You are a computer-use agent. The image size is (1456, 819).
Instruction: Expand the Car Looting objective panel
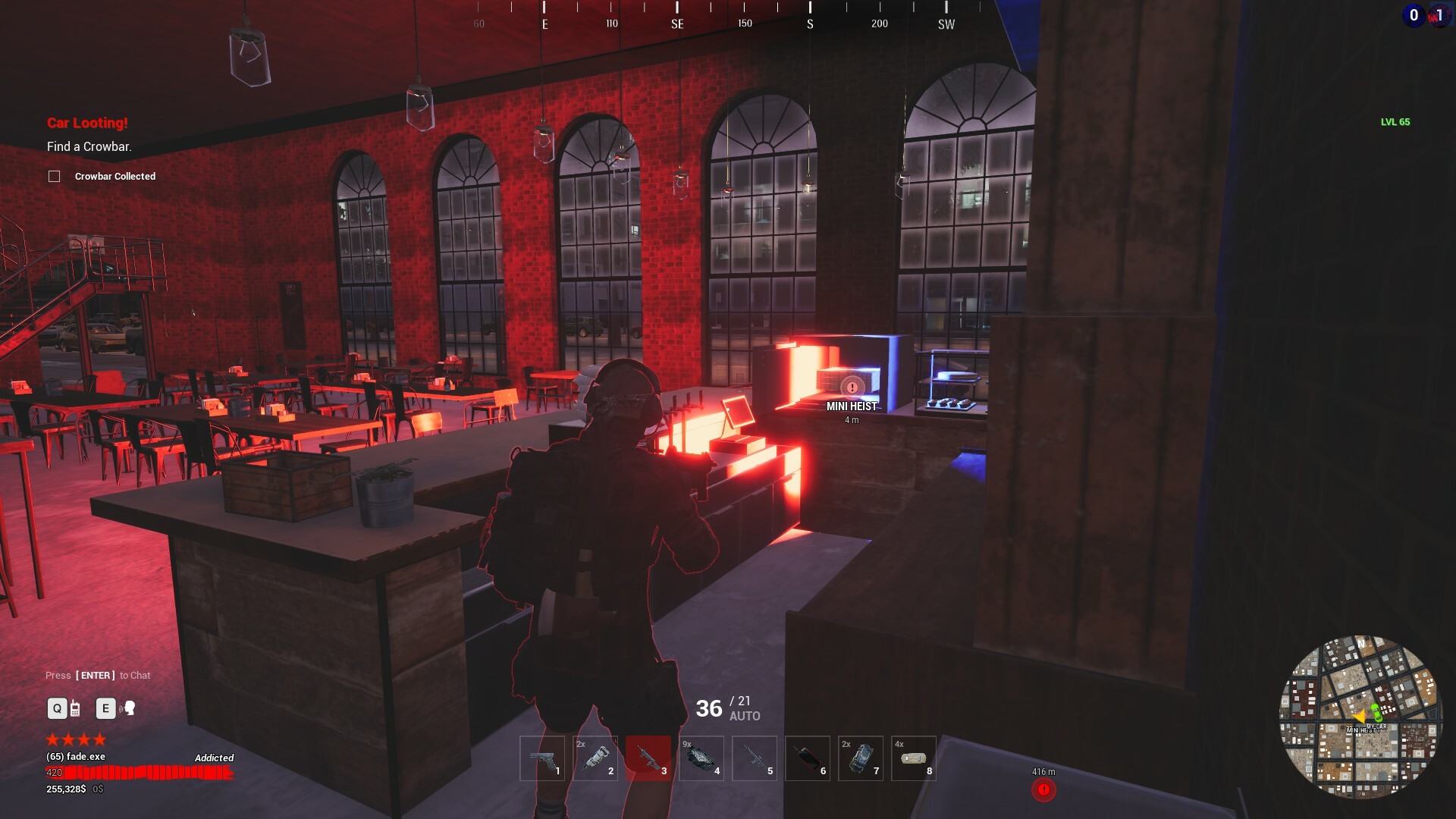click(x=87, y=121)
